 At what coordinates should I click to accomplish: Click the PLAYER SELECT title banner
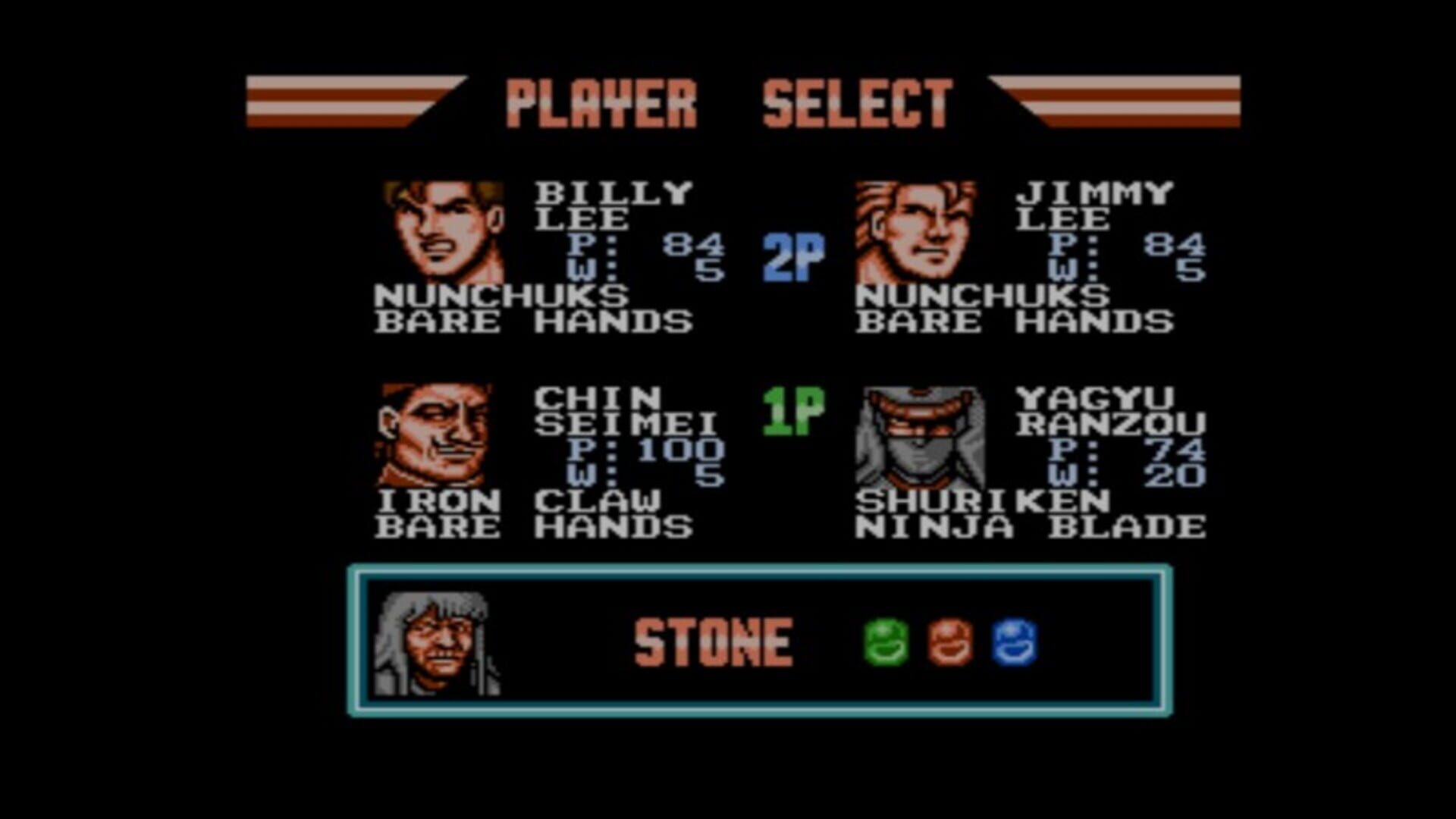[728, 102]
